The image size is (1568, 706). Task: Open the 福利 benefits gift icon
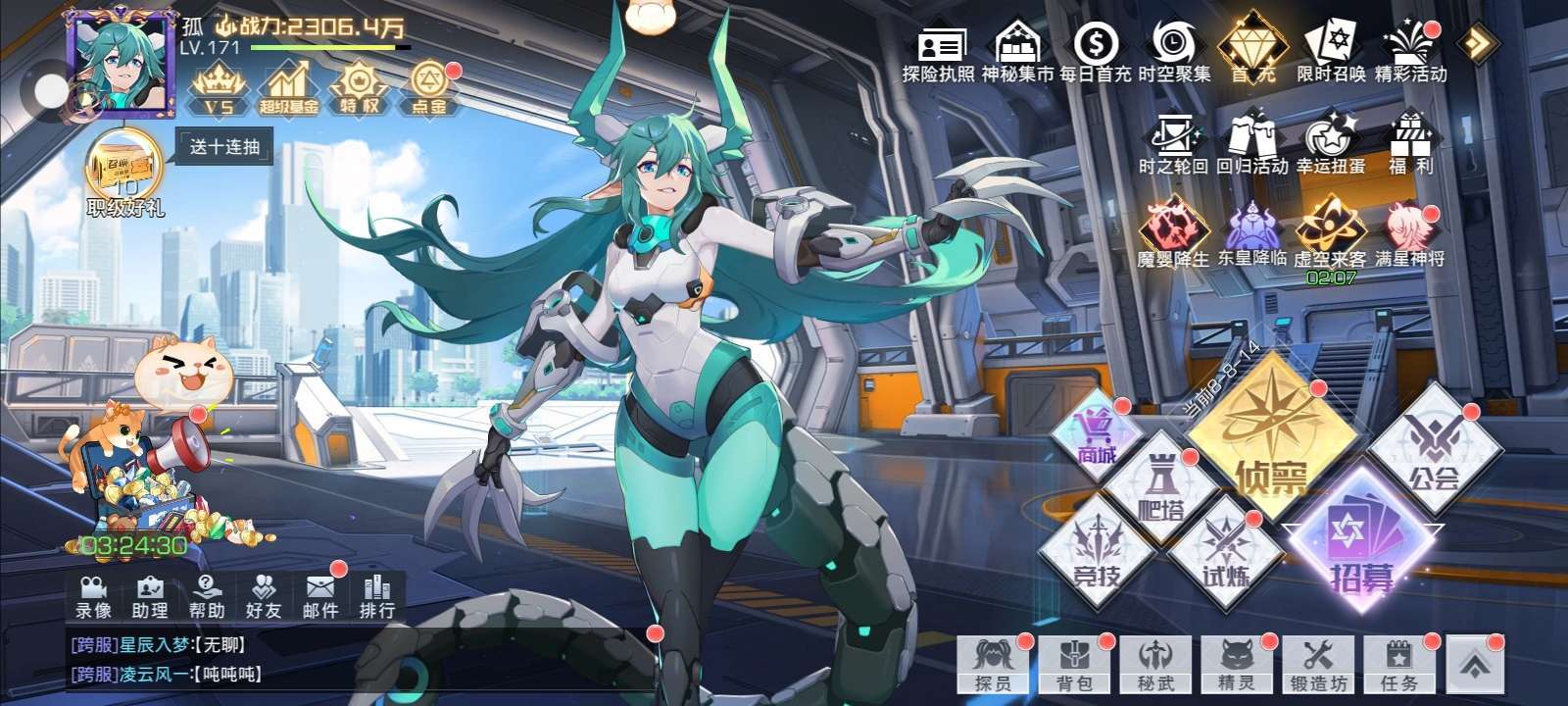[x=1410, y=144]
